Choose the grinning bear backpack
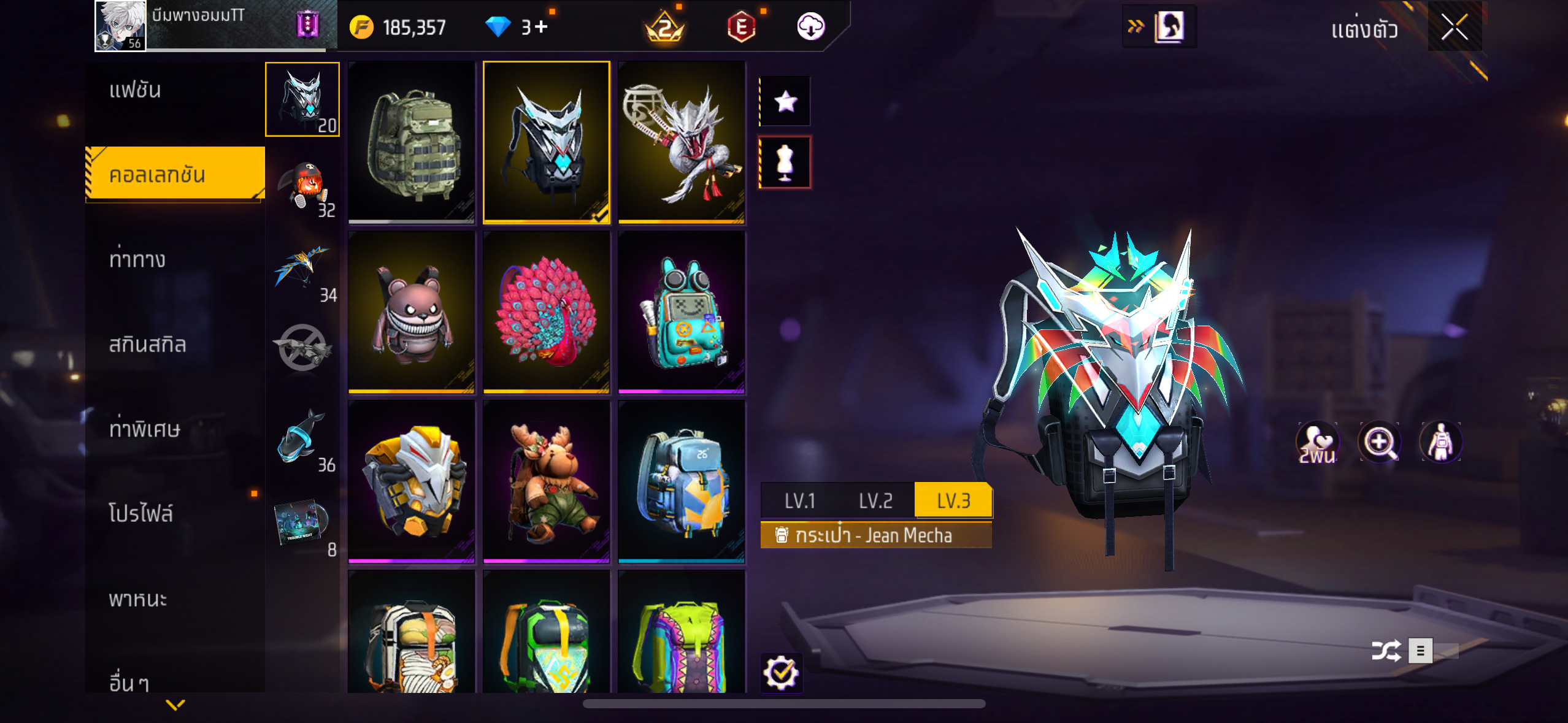1568x723 pixels. coord(412,312)
